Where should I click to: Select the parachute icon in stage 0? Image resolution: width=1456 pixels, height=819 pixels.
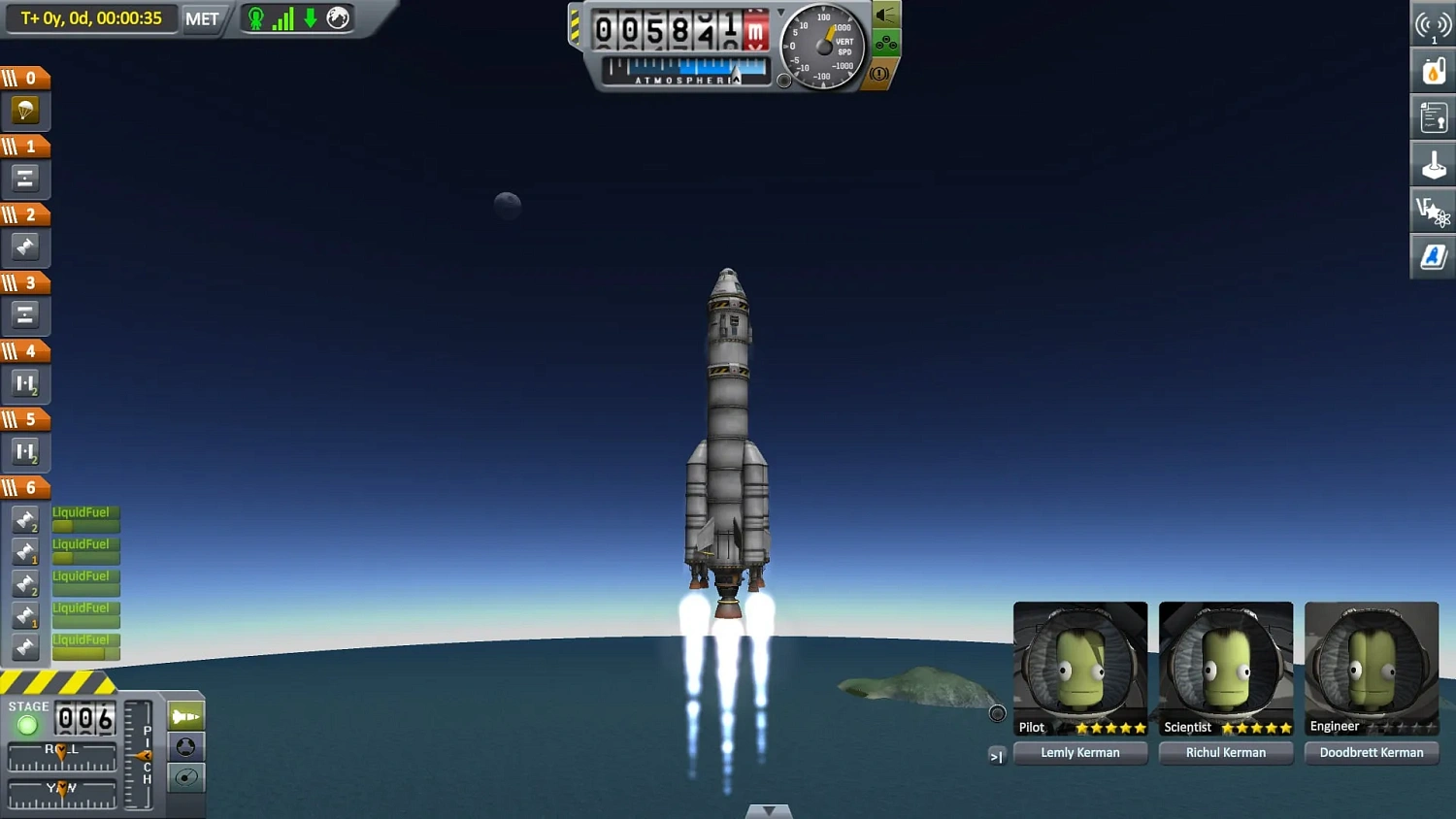click(x=26, y=110)
